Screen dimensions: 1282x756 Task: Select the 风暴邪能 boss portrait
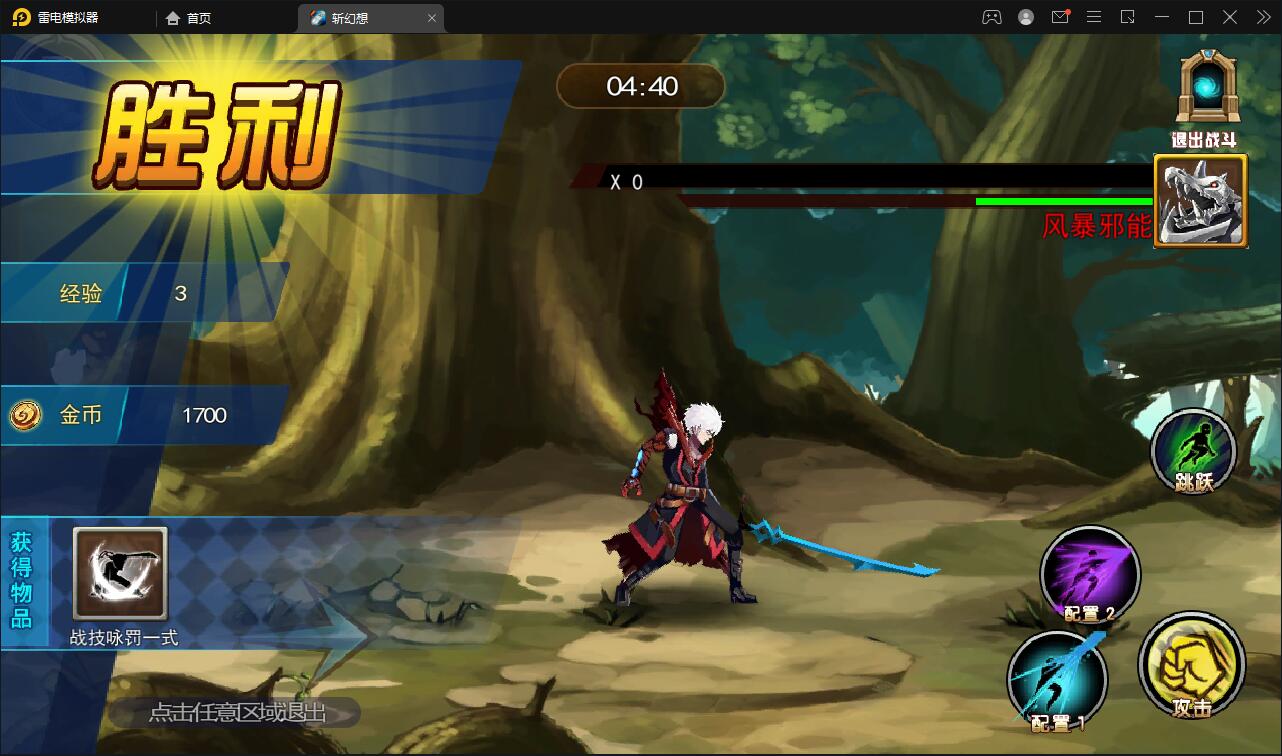point(1200,201)
